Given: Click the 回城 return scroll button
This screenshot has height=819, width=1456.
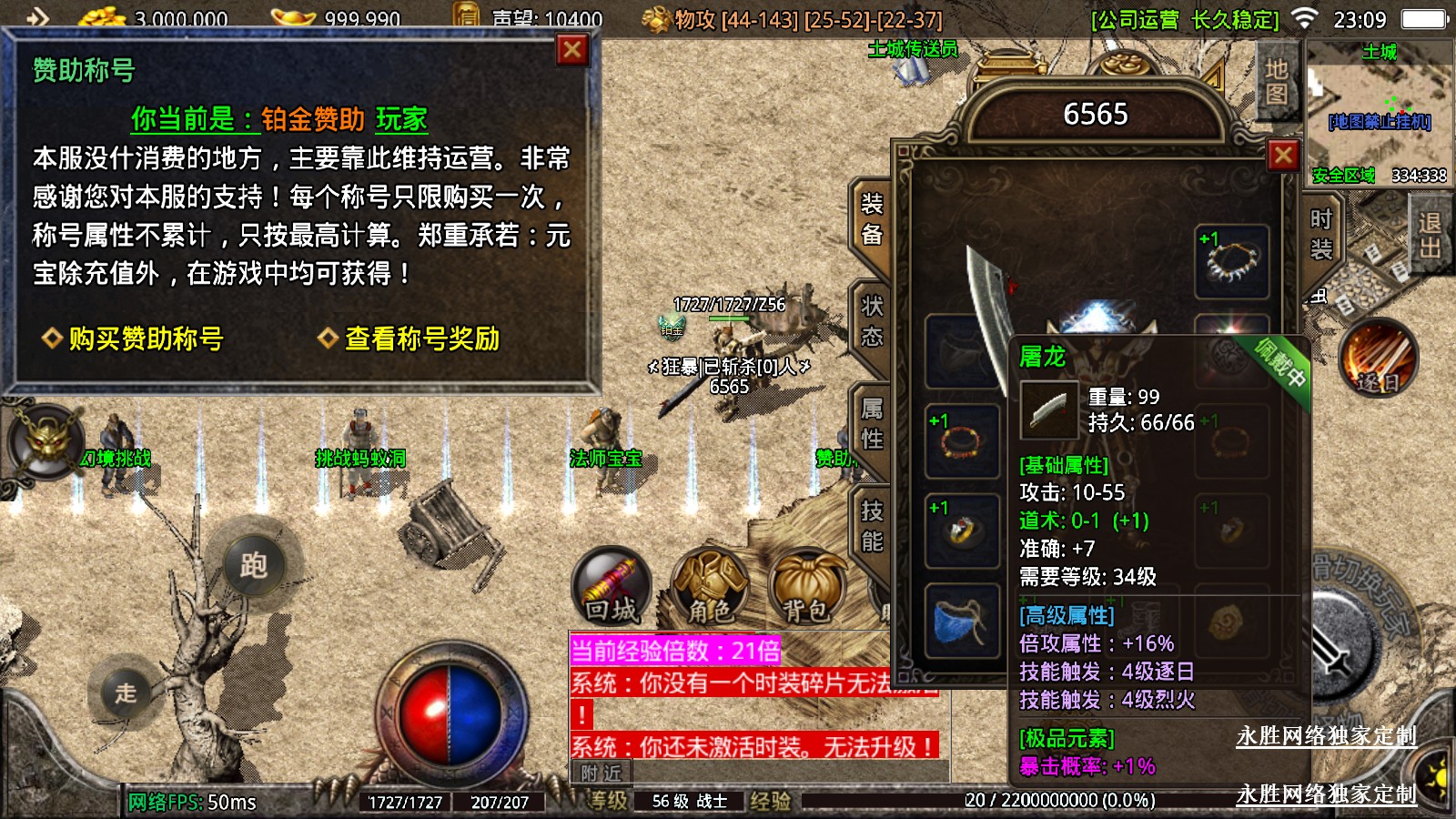Looking at the screenshot, I should (612, 586).
